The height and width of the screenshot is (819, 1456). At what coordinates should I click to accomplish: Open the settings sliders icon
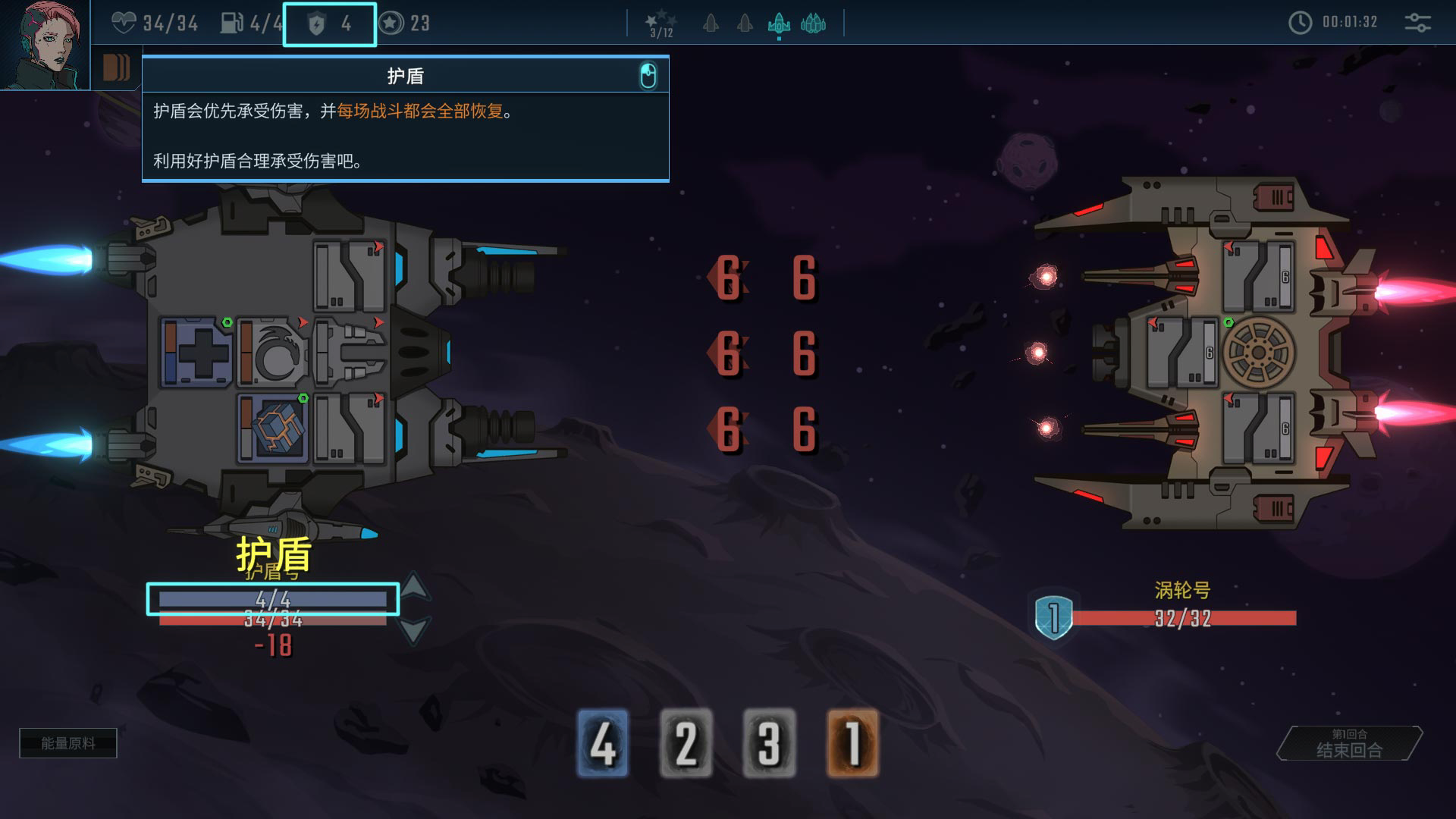pos(1417,23)
